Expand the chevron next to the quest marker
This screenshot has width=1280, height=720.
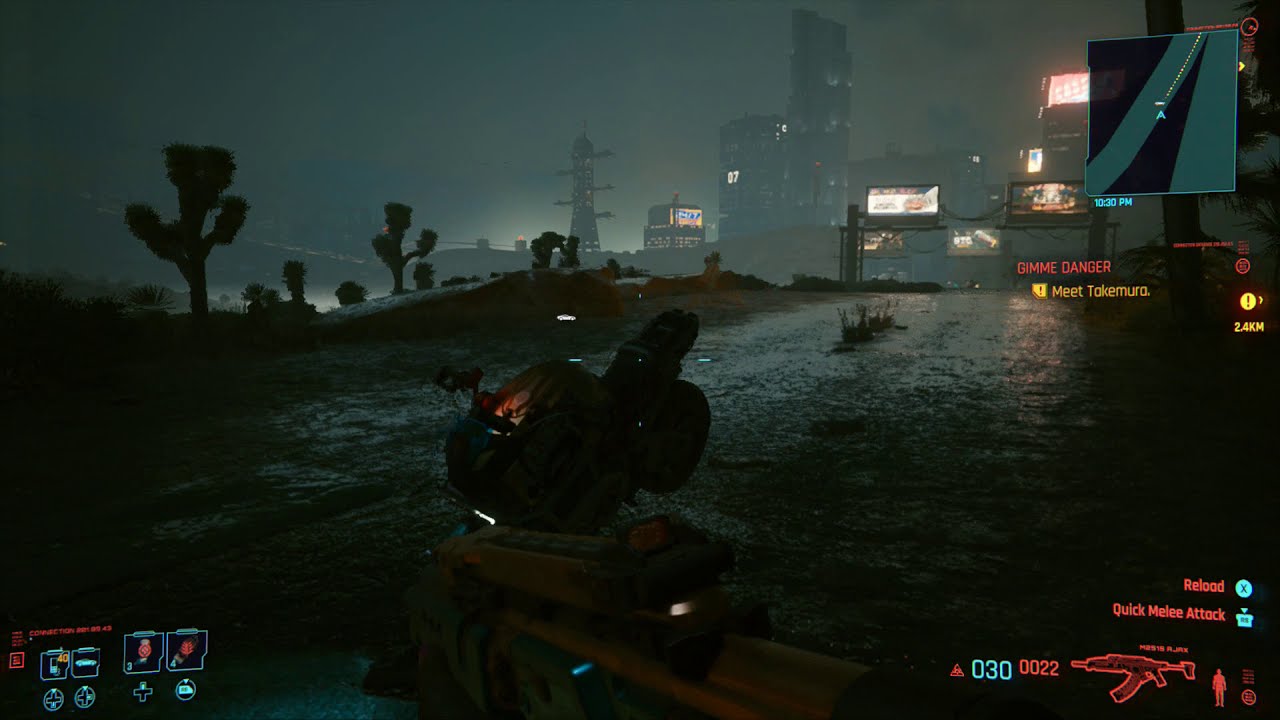1263,298
